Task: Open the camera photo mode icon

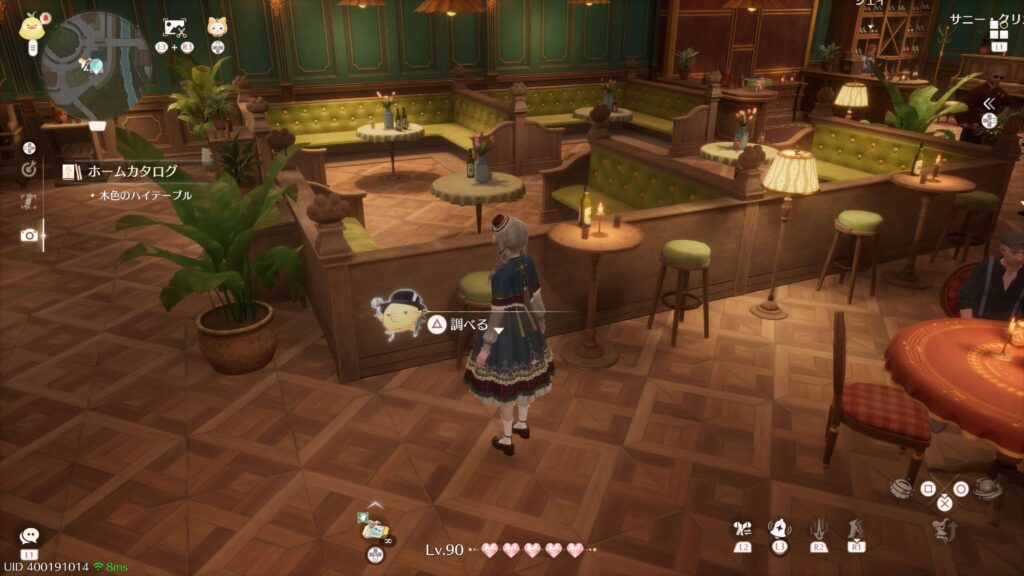Action: click(x=29, y=235)
